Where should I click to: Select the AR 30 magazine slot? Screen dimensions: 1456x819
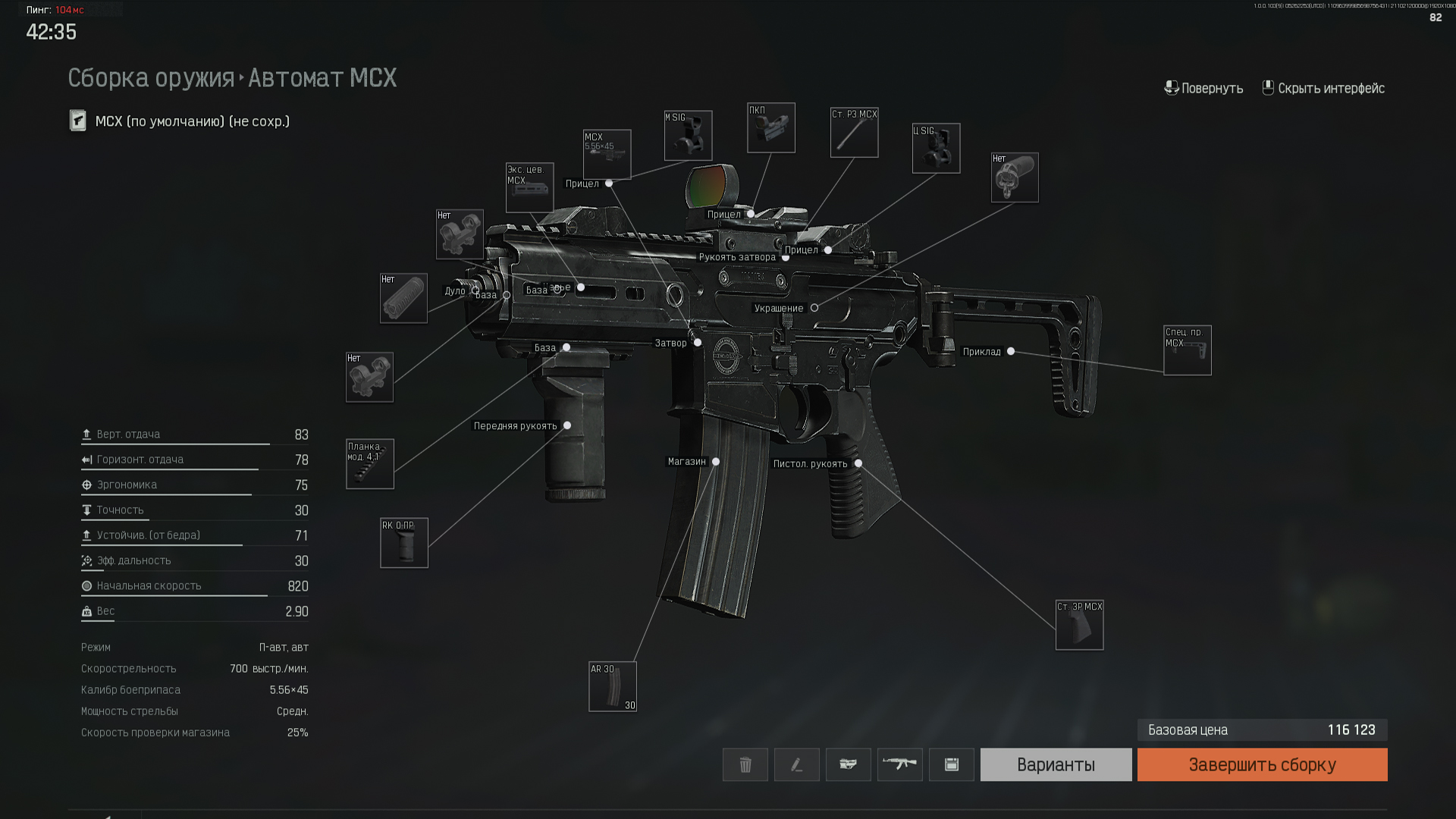(x=612, y=687)
